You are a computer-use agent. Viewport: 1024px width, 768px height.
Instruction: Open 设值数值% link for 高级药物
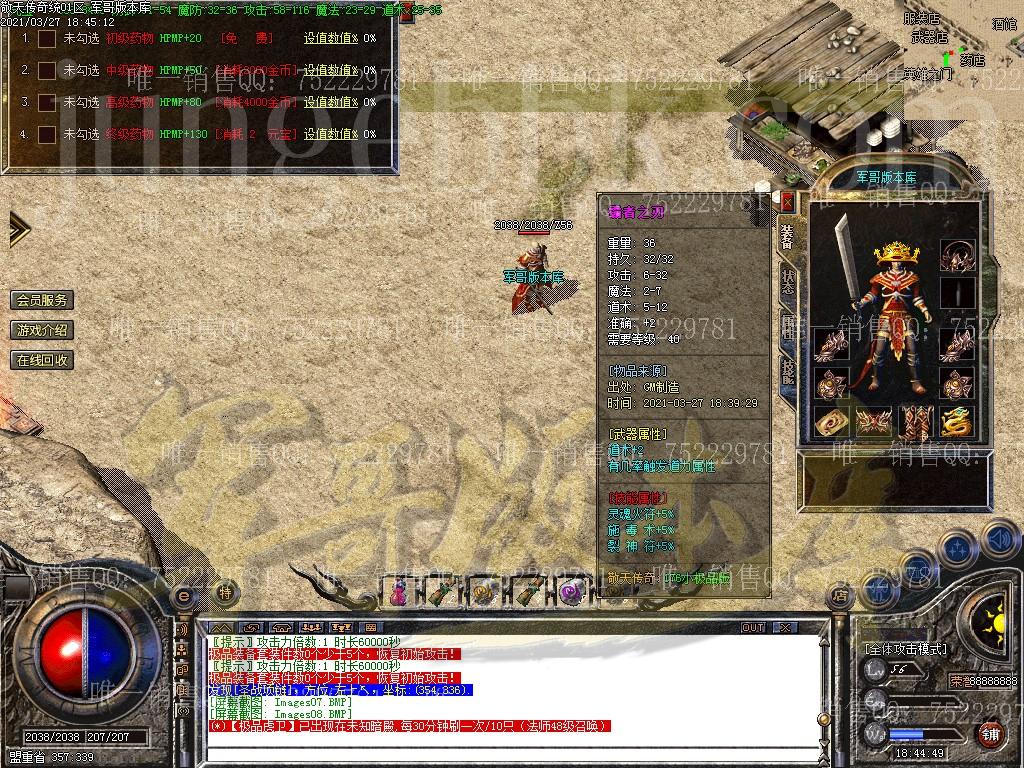(330, 102)
